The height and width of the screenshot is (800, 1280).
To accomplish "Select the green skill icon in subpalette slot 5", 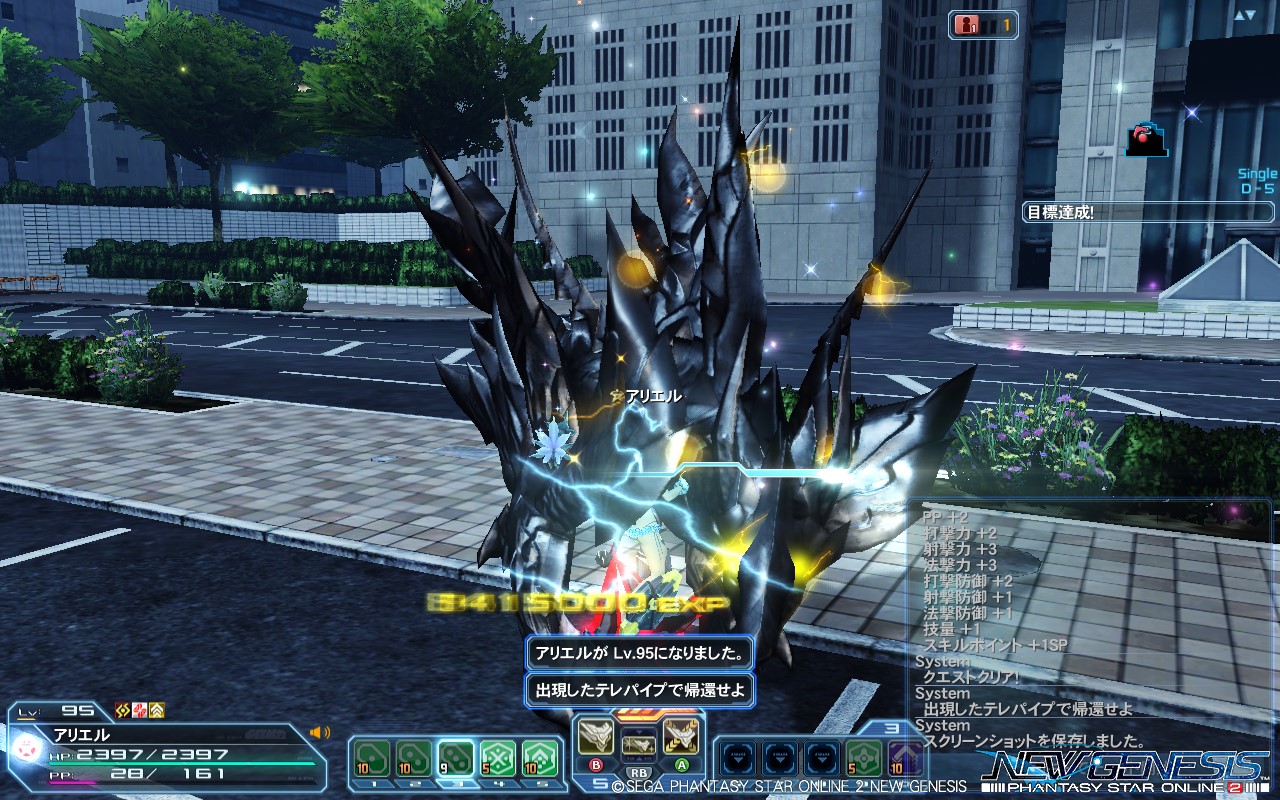I will [x=540, y=757].
